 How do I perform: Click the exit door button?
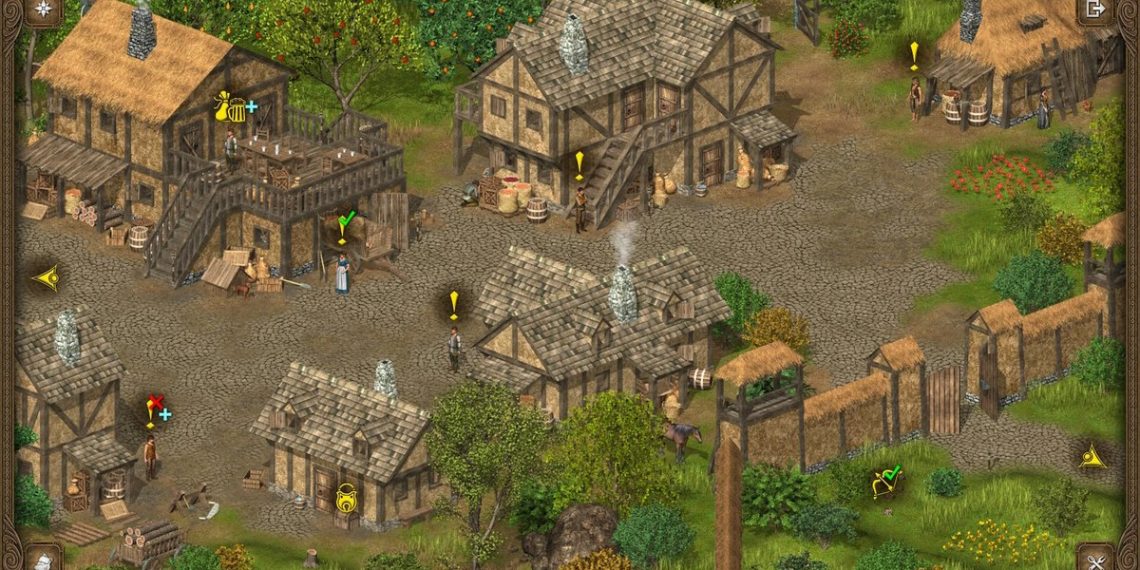[x=1095, y=10]
